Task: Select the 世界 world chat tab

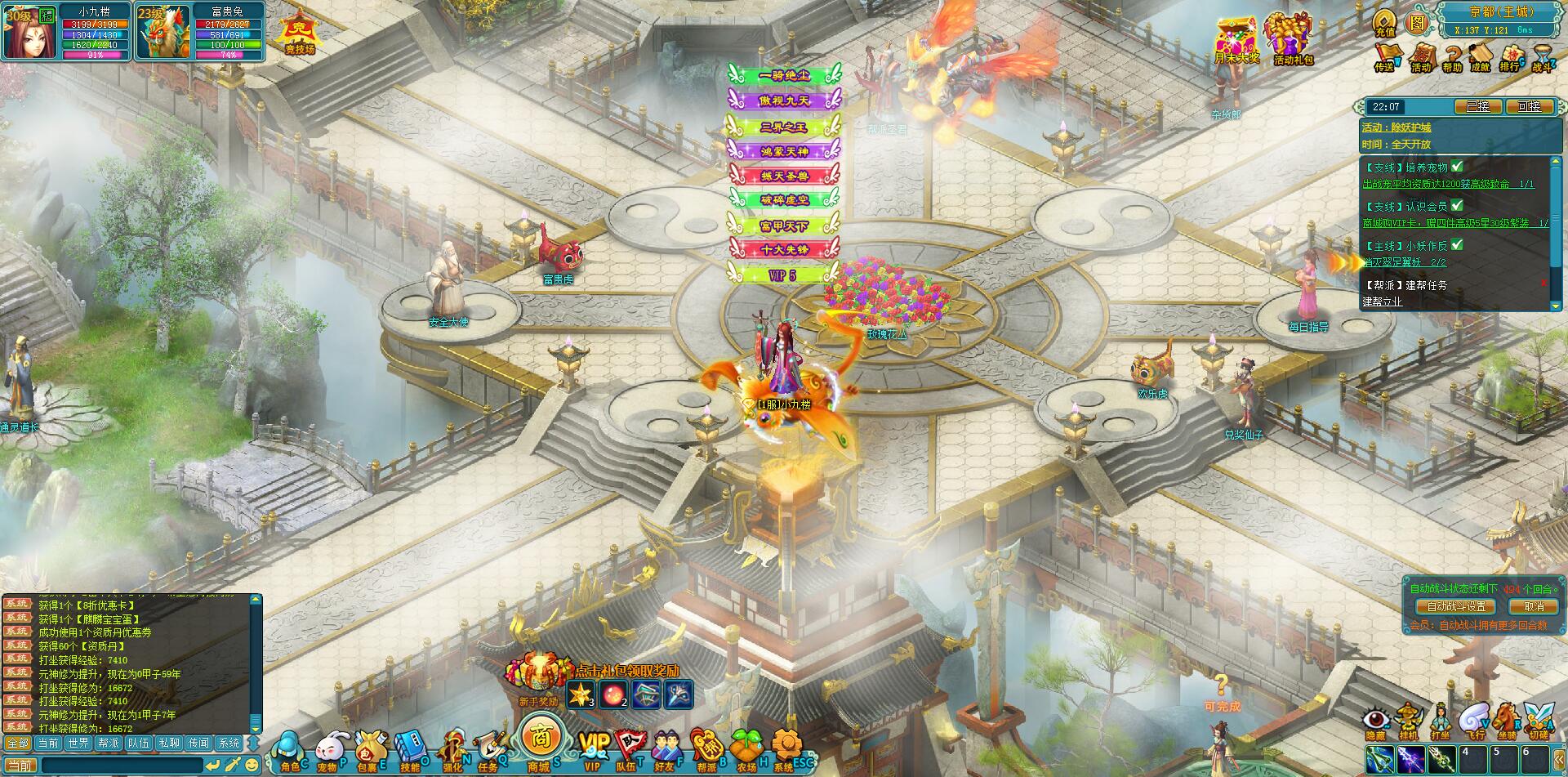Action: click(x=78, y=743)
